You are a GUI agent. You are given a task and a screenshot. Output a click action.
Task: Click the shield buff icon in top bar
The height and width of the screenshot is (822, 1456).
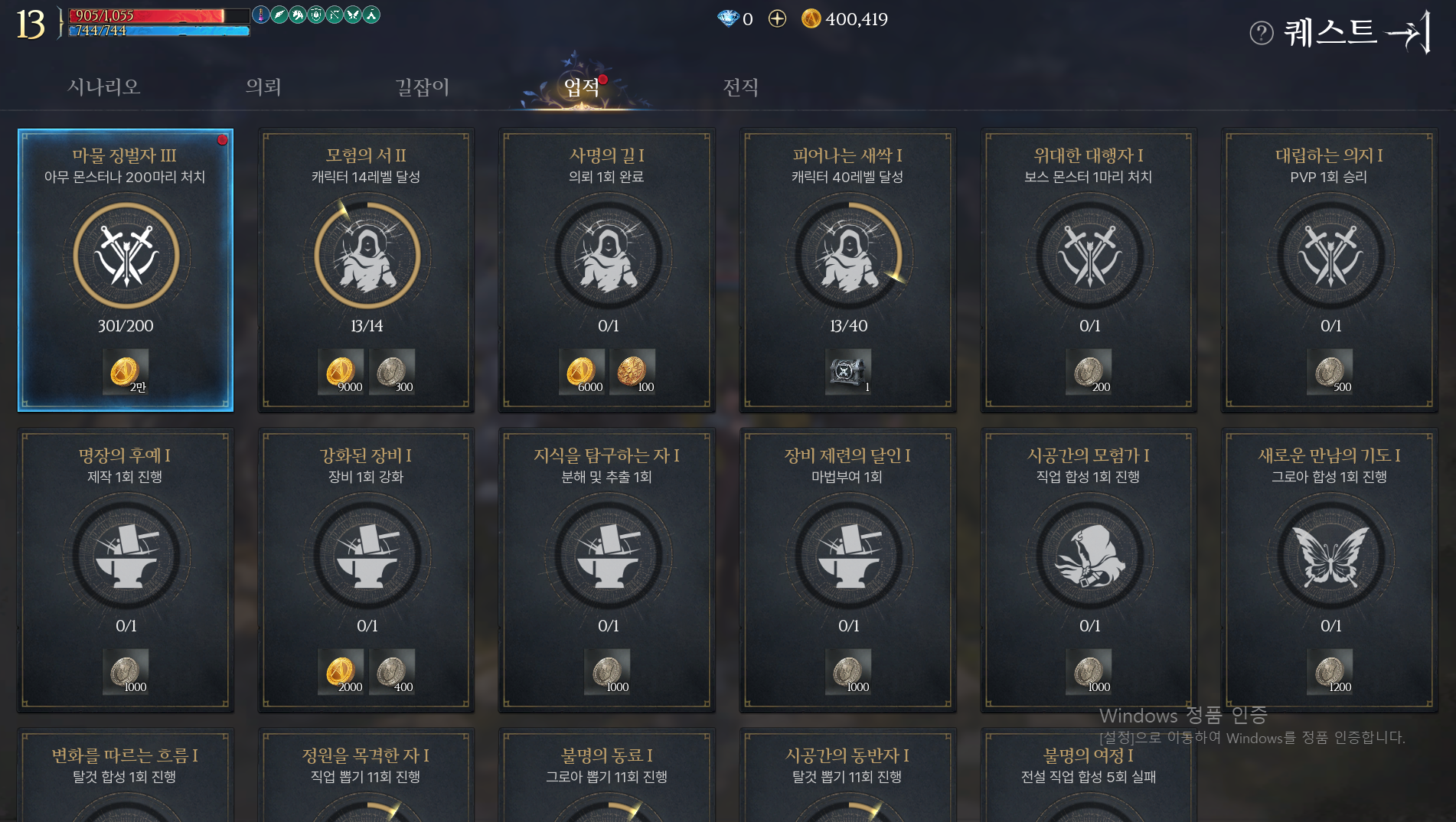tap(316, 14)
